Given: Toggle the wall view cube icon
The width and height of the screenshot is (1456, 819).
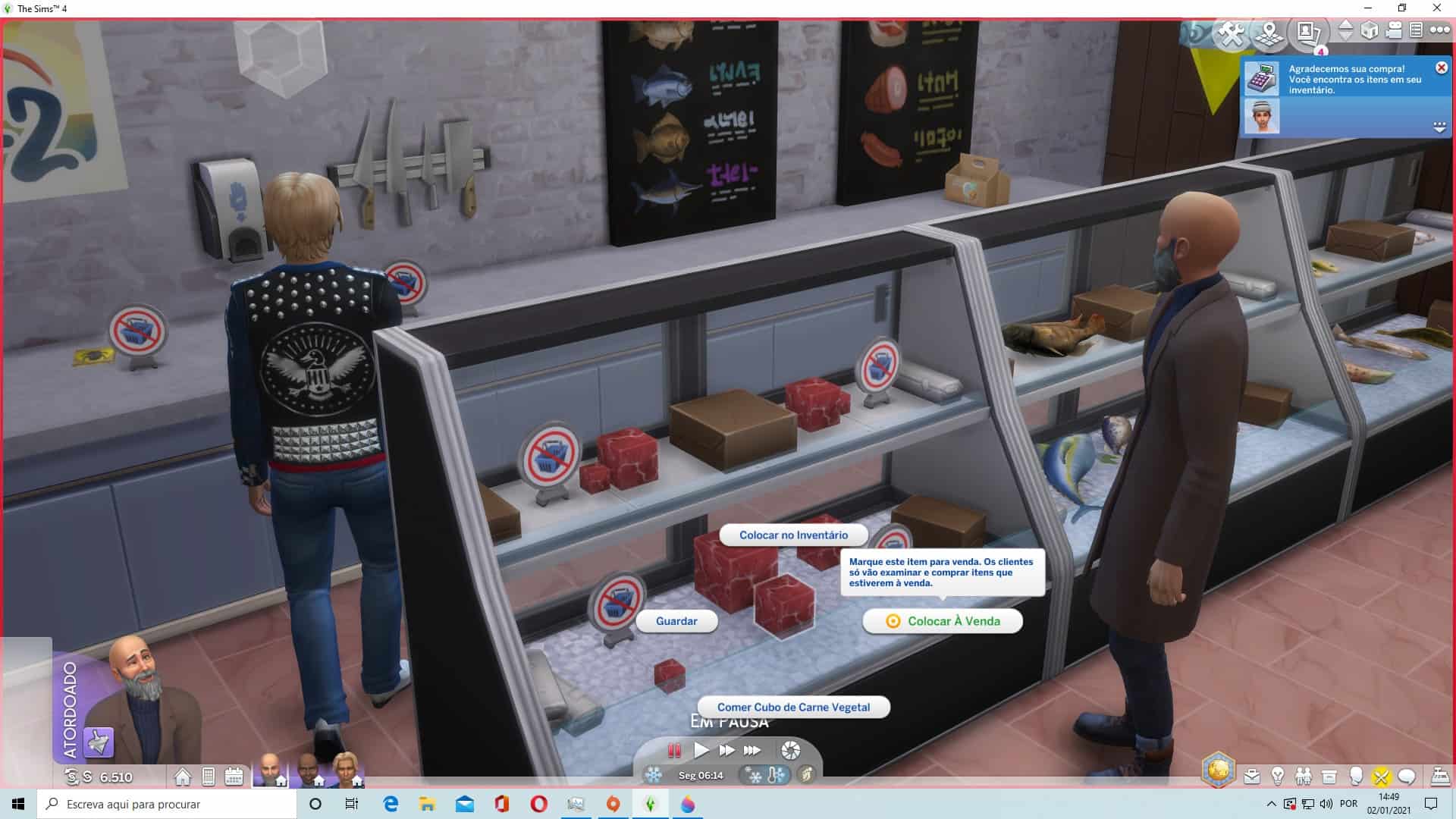Looking at the screenshot, I should tap(1370, 30).
